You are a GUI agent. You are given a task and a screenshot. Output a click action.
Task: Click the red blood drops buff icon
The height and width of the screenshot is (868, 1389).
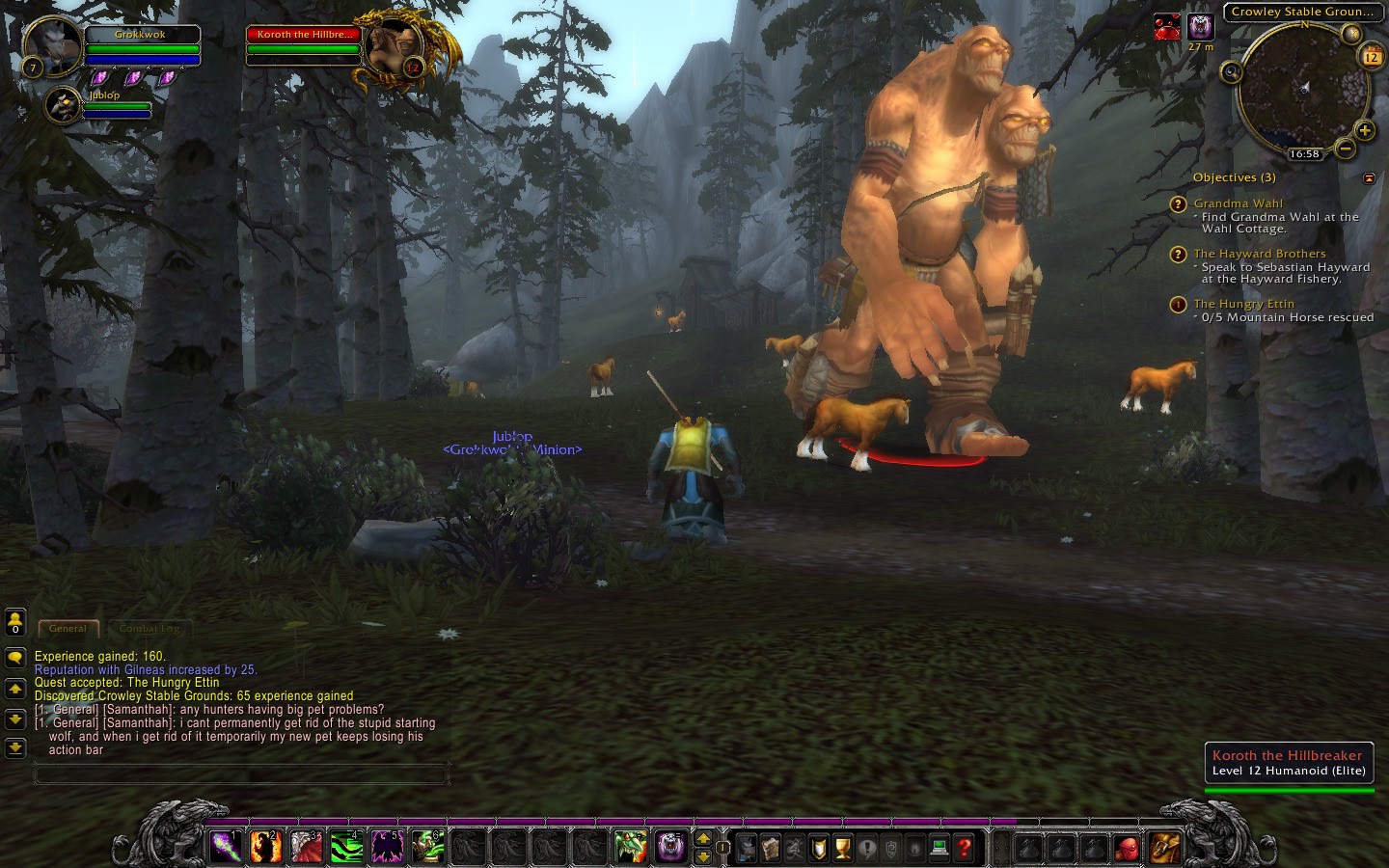1167,27
